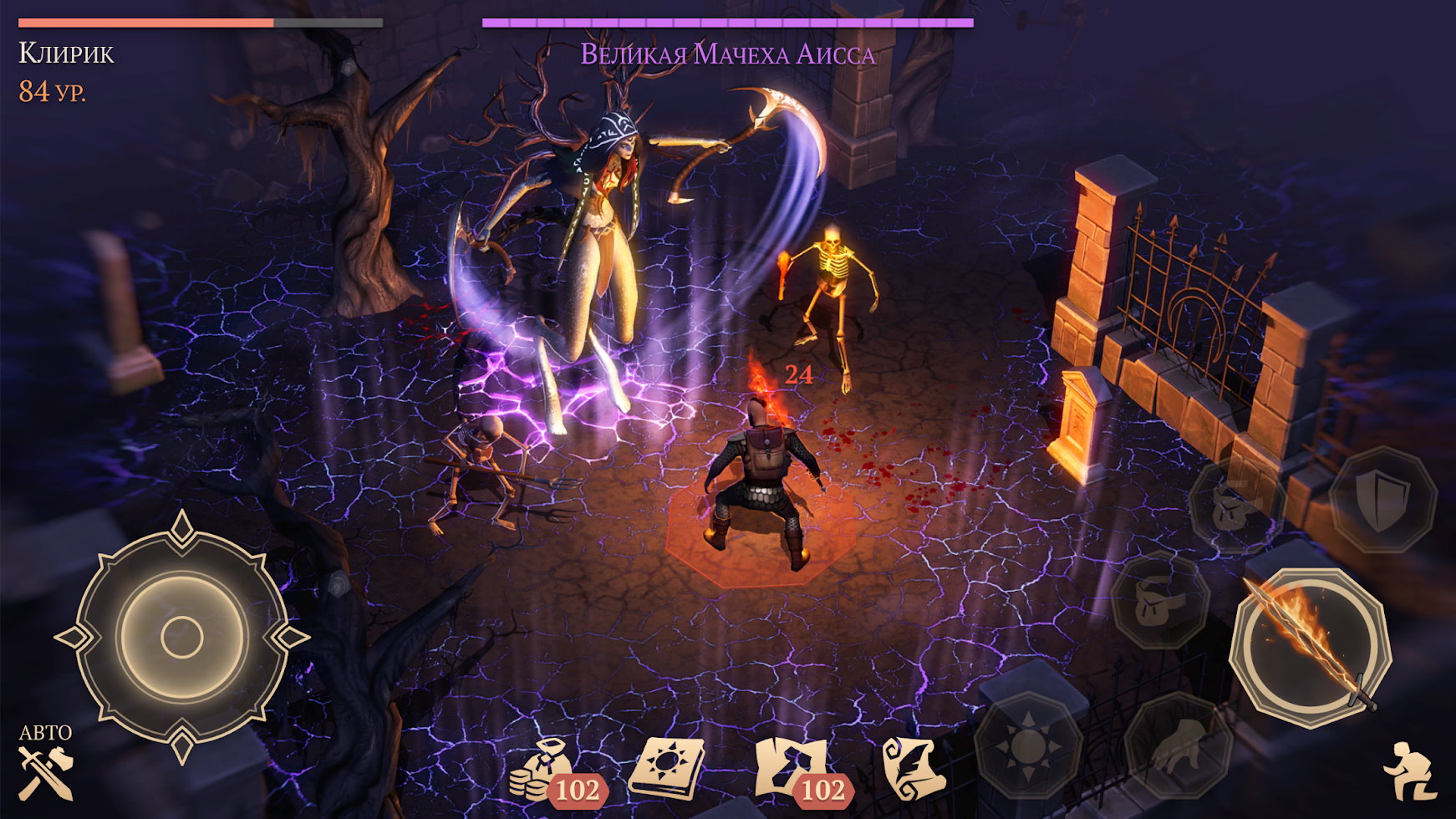The height and width of the screenshot is (819, 1456).
Task: Use the sun burst skill
Action: [1028, 744]
